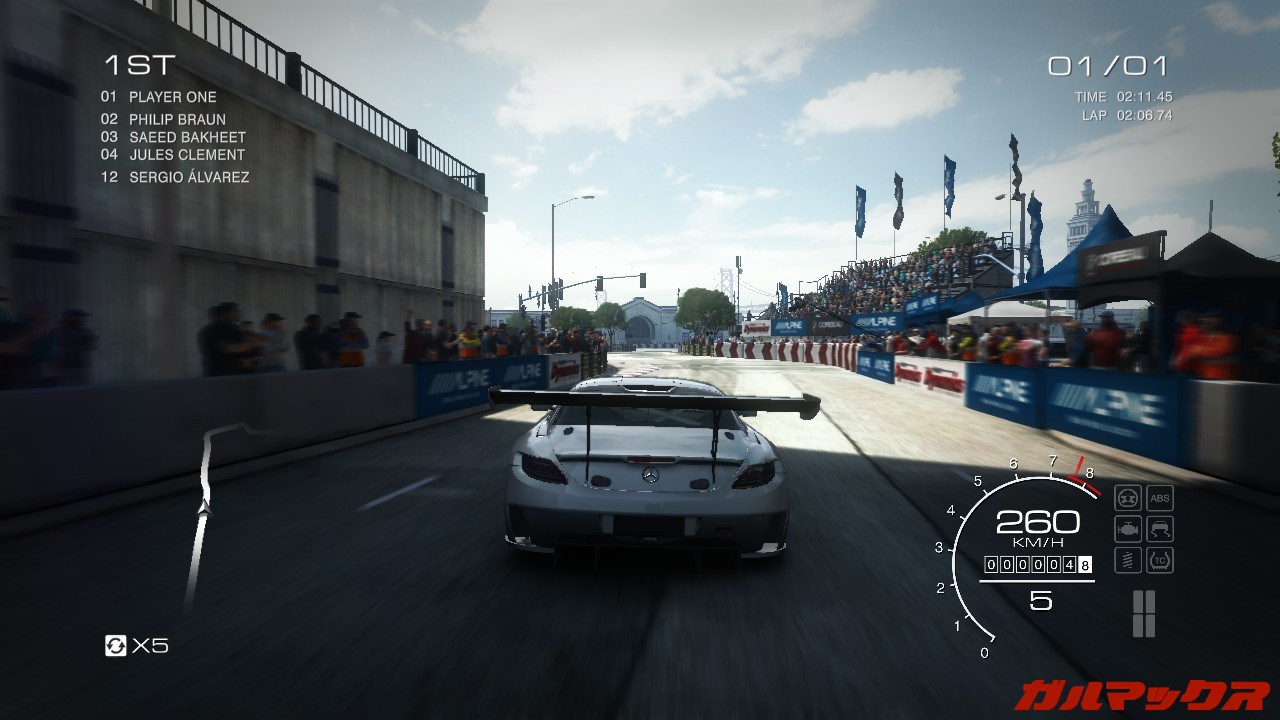Click the red Japanese watermark logo
The height and width of the screenshot is (720, 1280).
(x=1141, y=694)
